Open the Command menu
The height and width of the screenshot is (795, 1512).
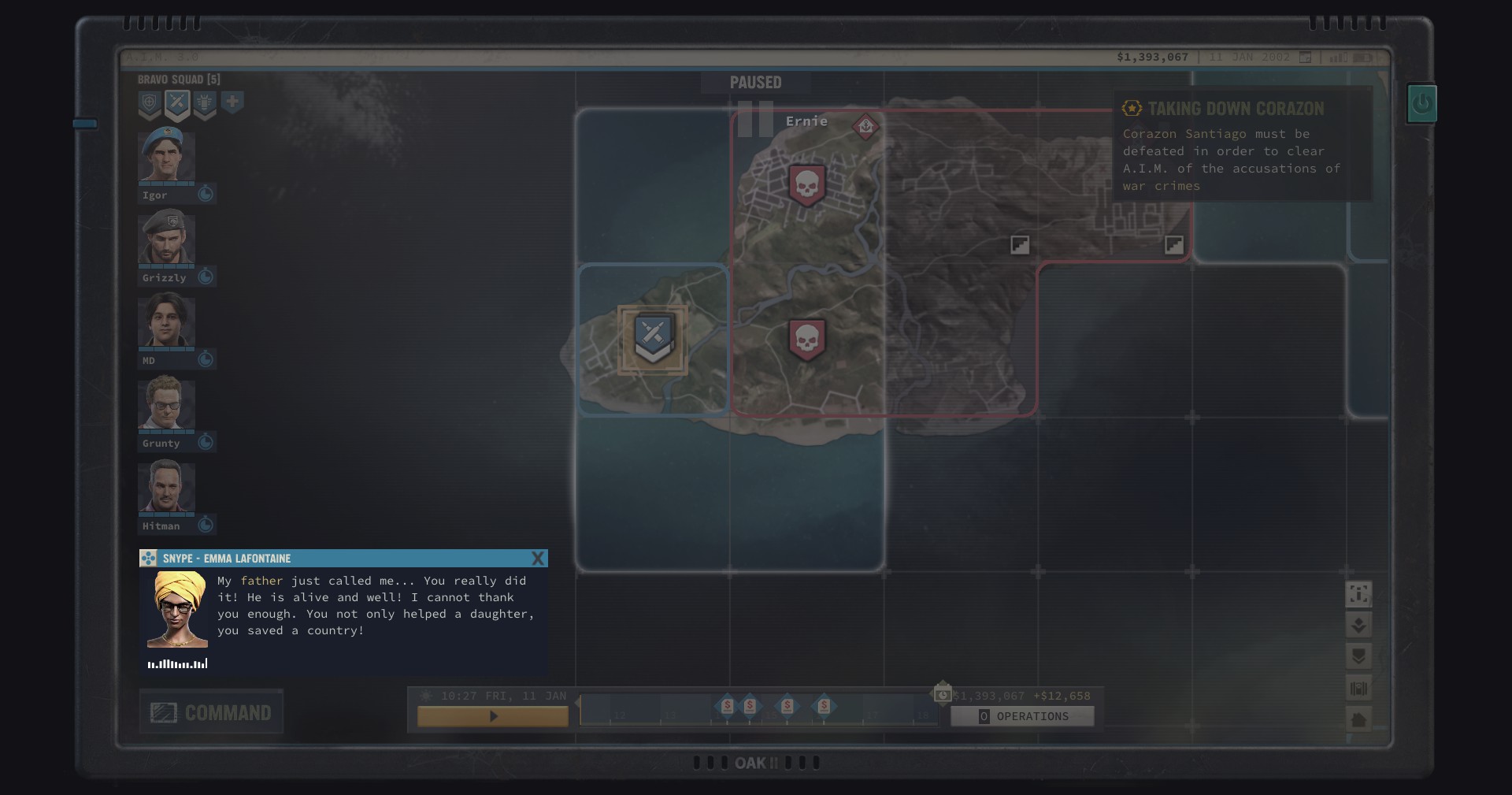click(x=210, y=712)
